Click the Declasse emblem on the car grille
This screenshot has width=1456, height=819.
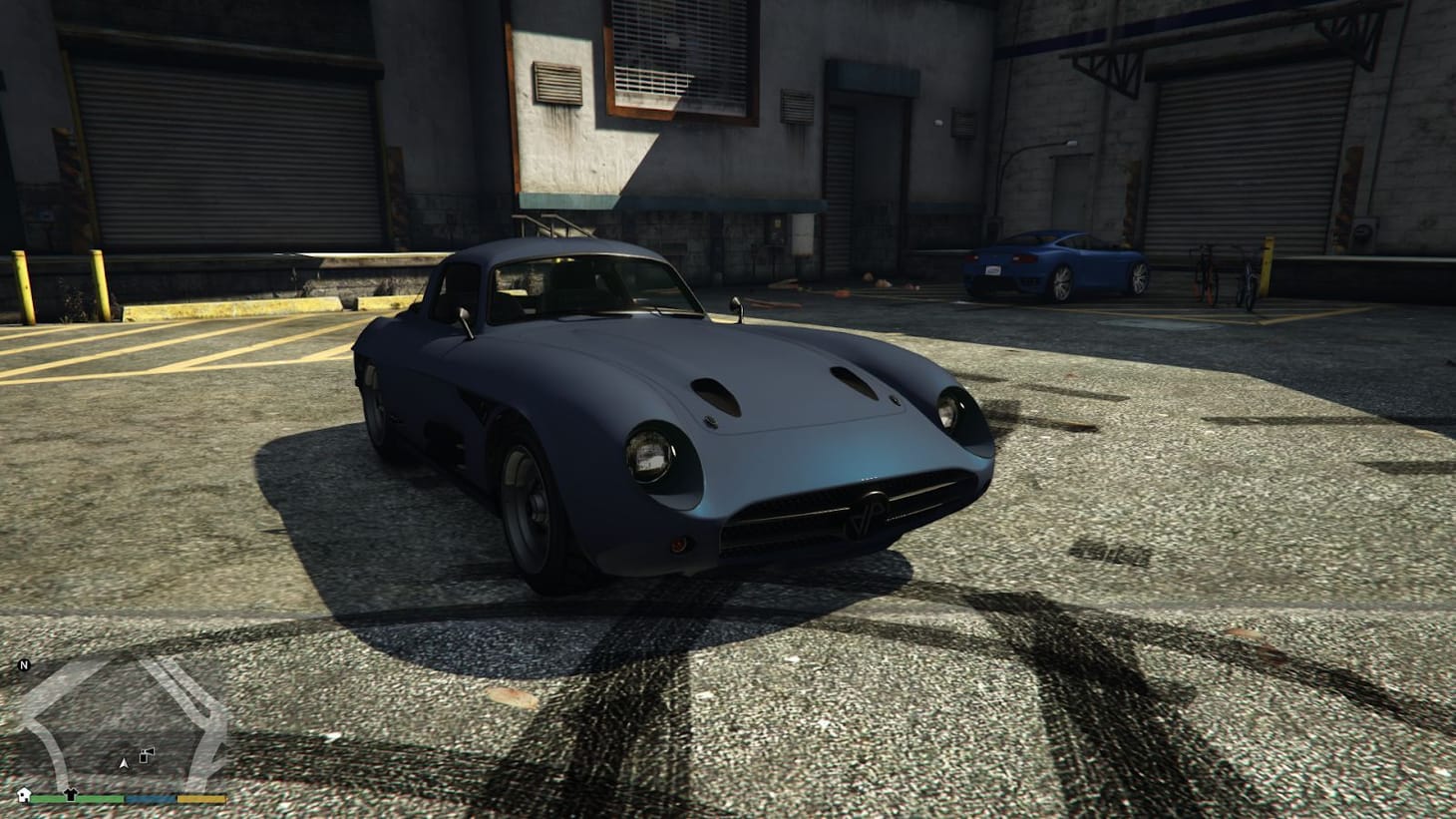tap(868, 509)
